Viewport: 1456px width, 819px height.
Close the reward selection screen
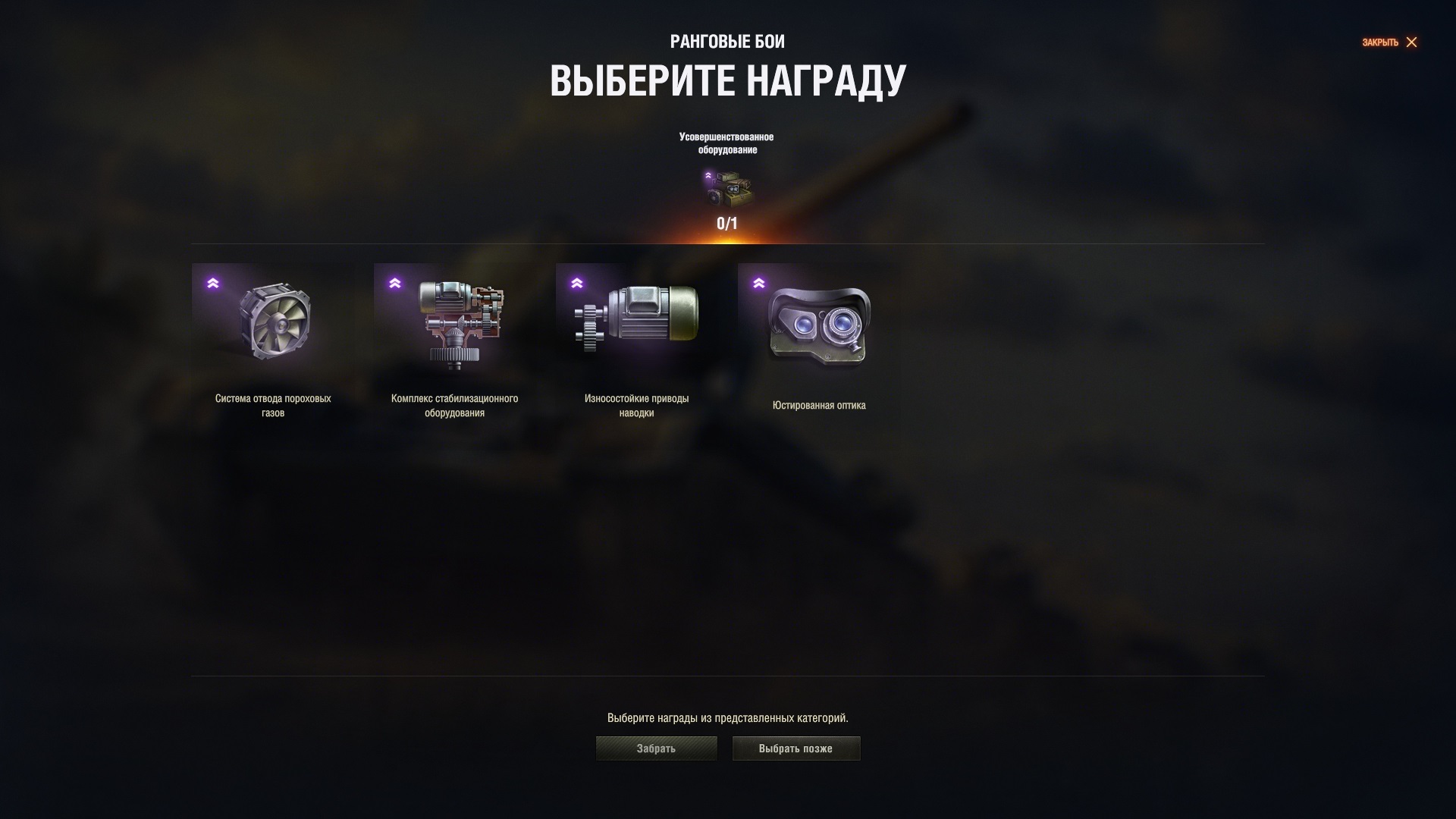1389,42
